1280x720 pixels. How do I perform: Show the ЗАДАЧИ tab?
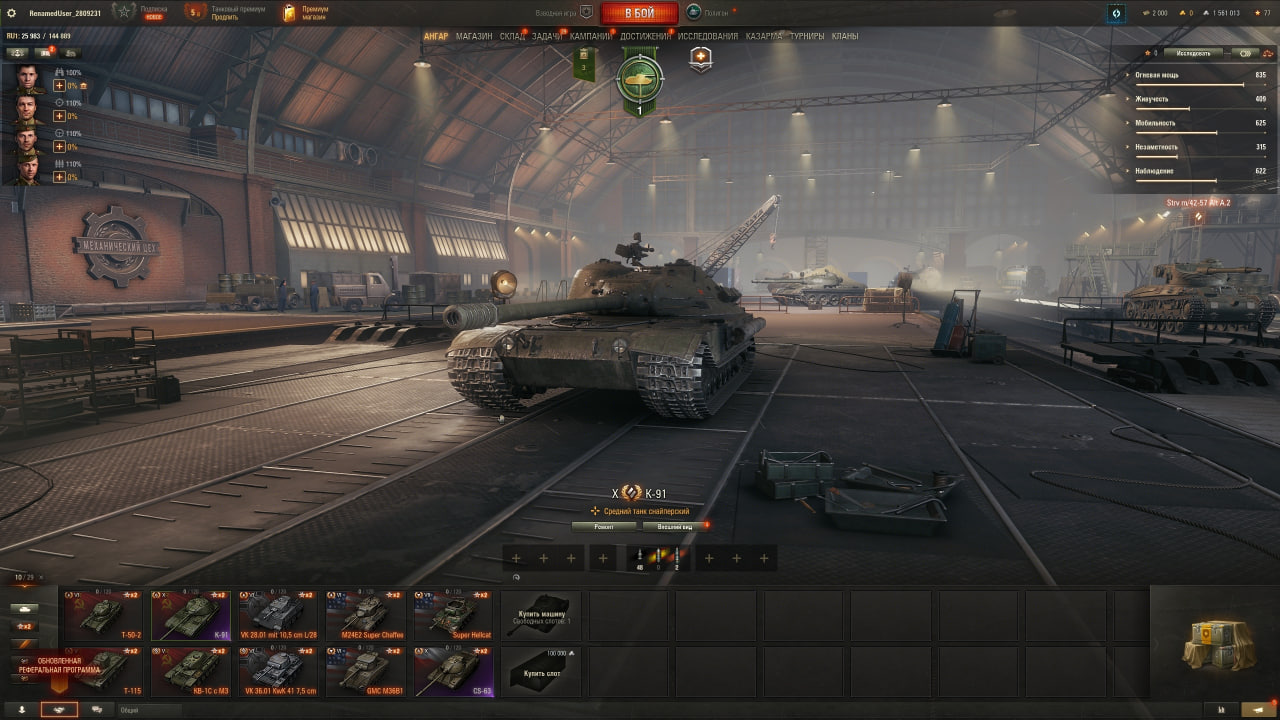click(x=547, y=36)
